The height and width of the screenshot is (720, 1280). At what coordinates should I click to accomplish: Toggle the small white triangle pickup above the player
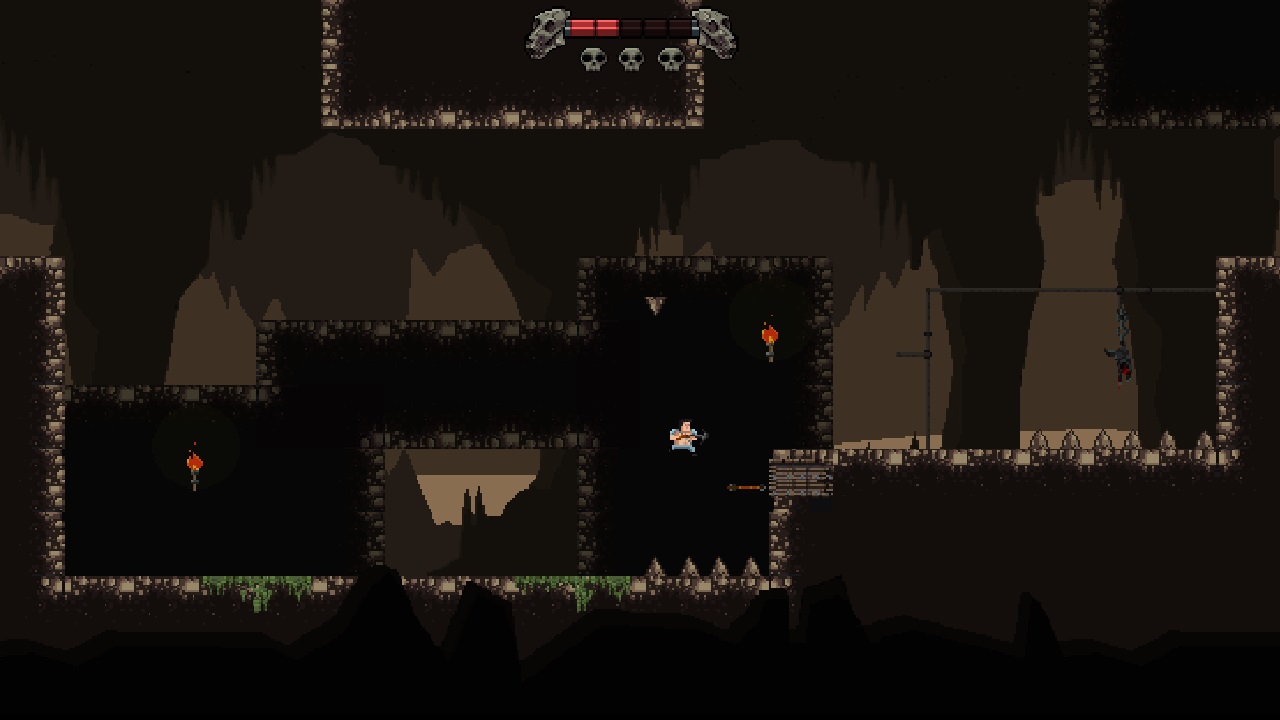(x=658, y=303)
